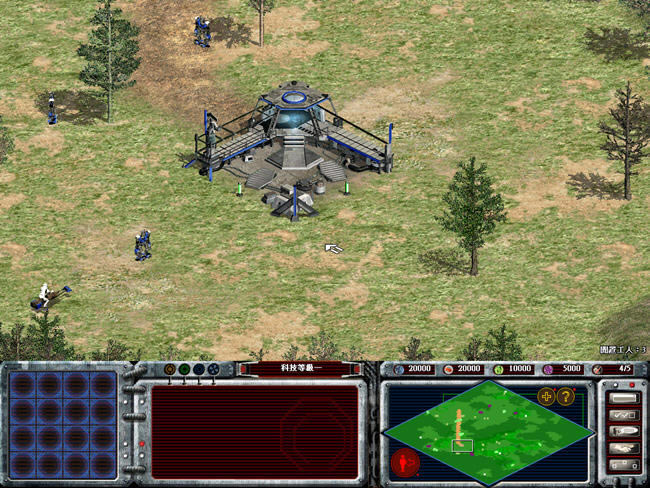
Task: Click the button below the handshake icon
Action: [x=622, y=466]
